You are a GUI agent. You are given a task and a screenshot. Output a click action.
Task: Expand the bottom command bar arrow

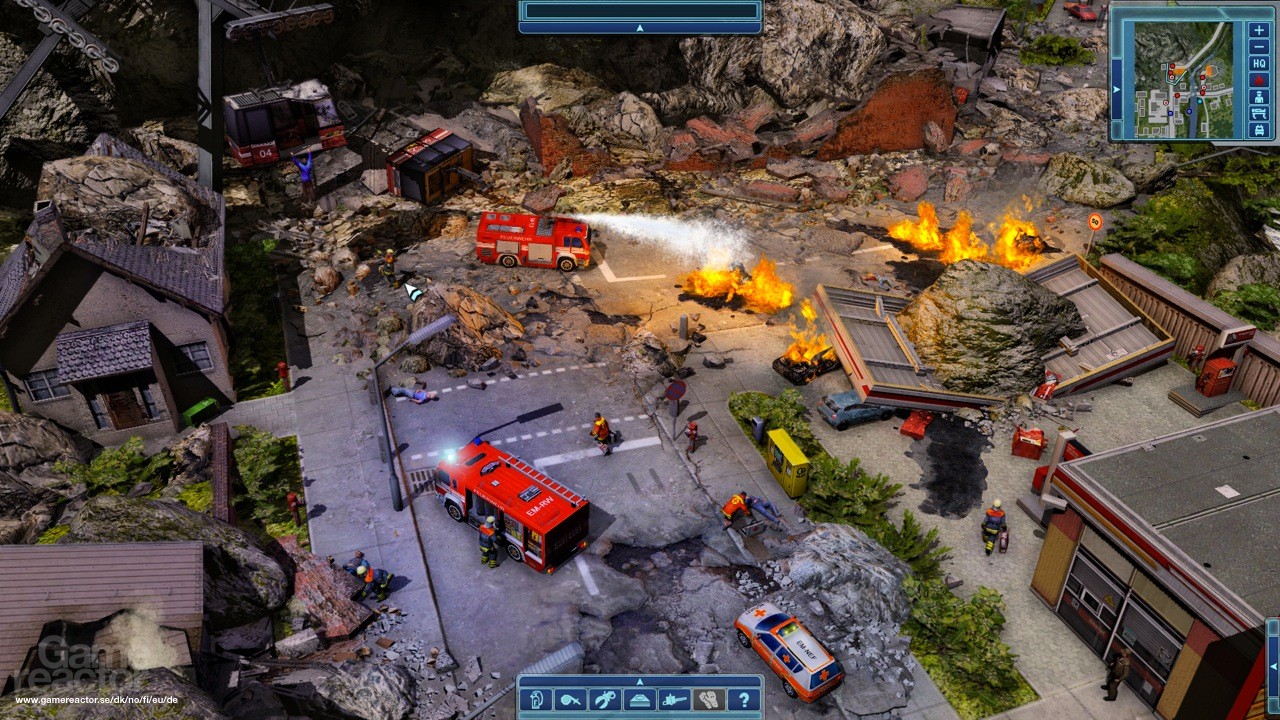(x=640, y=681)
